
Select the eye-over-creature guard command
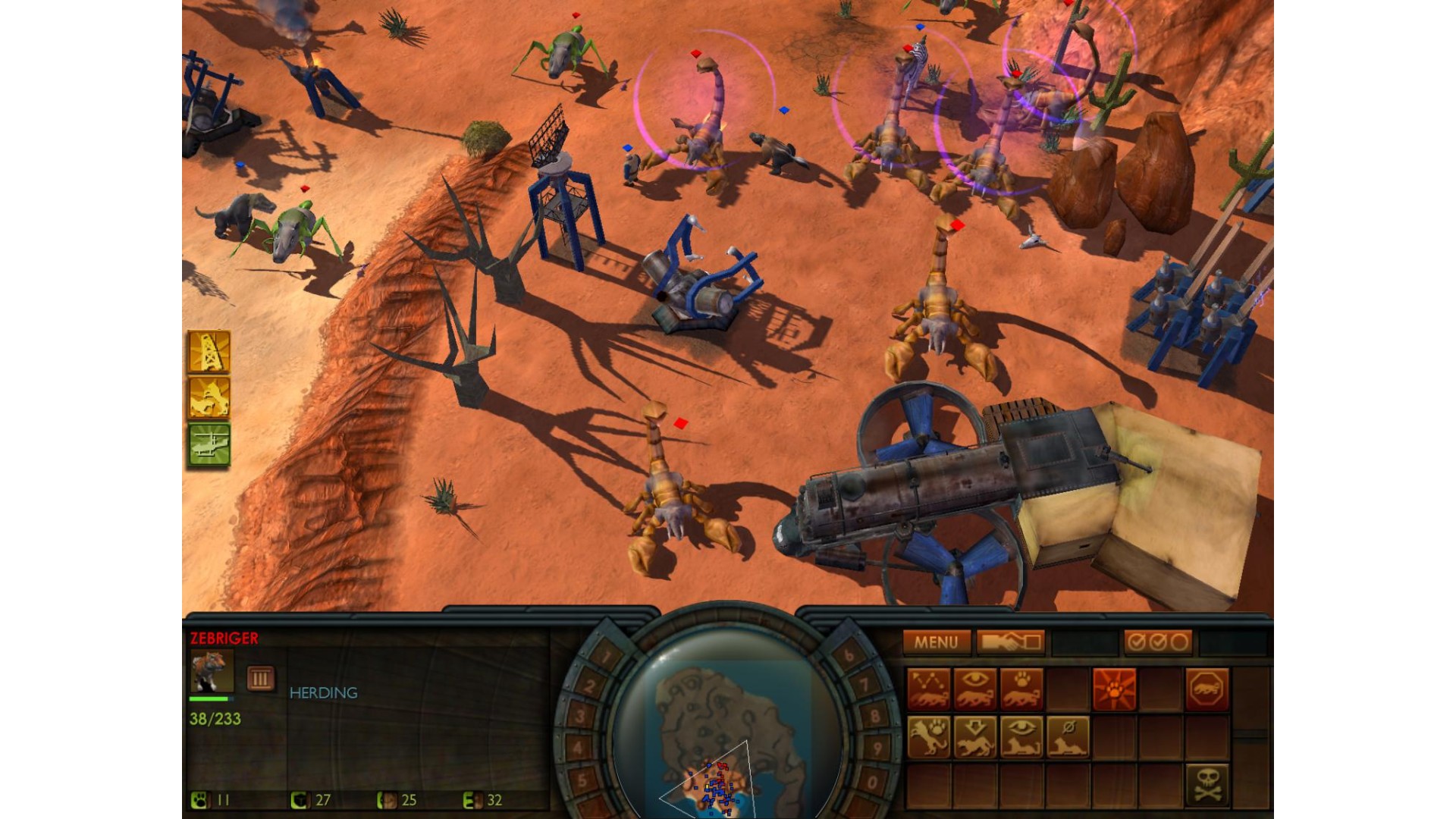(975, 689)
